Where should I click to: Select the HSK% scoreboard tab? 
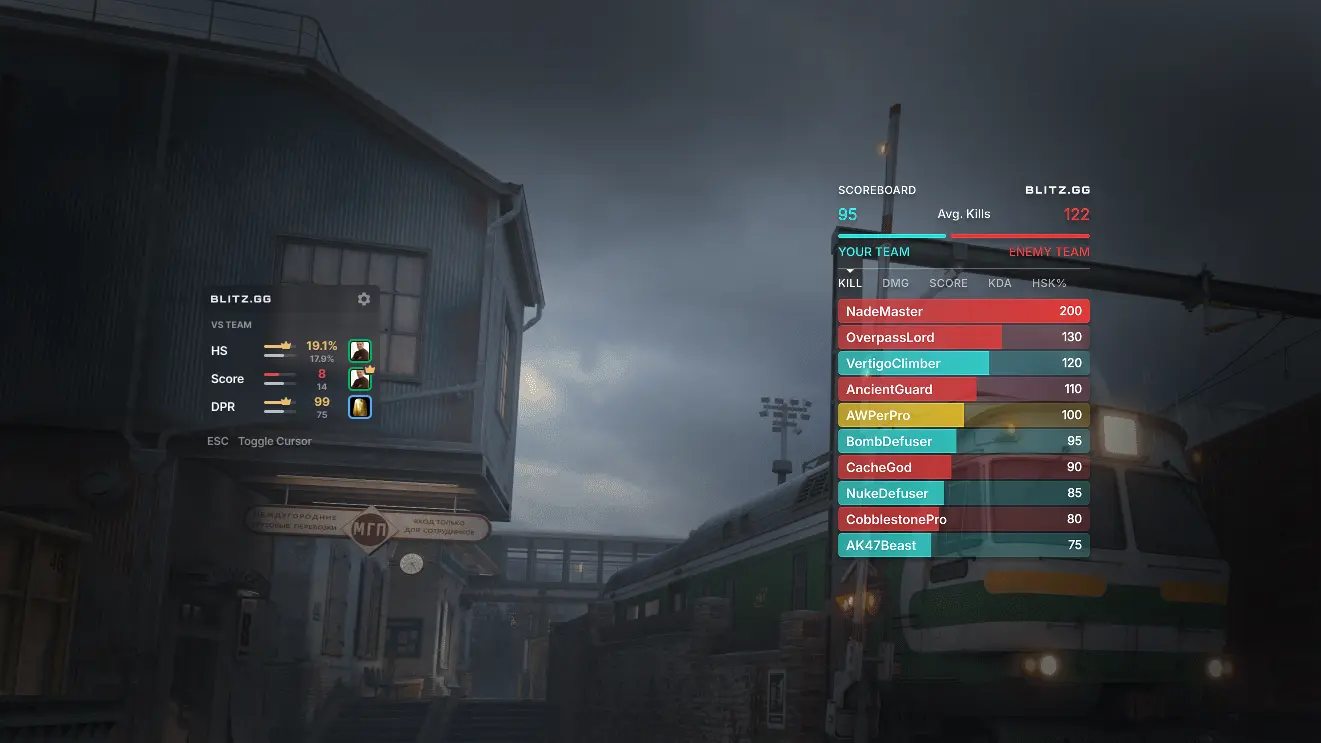click(x=1049, y=283)
